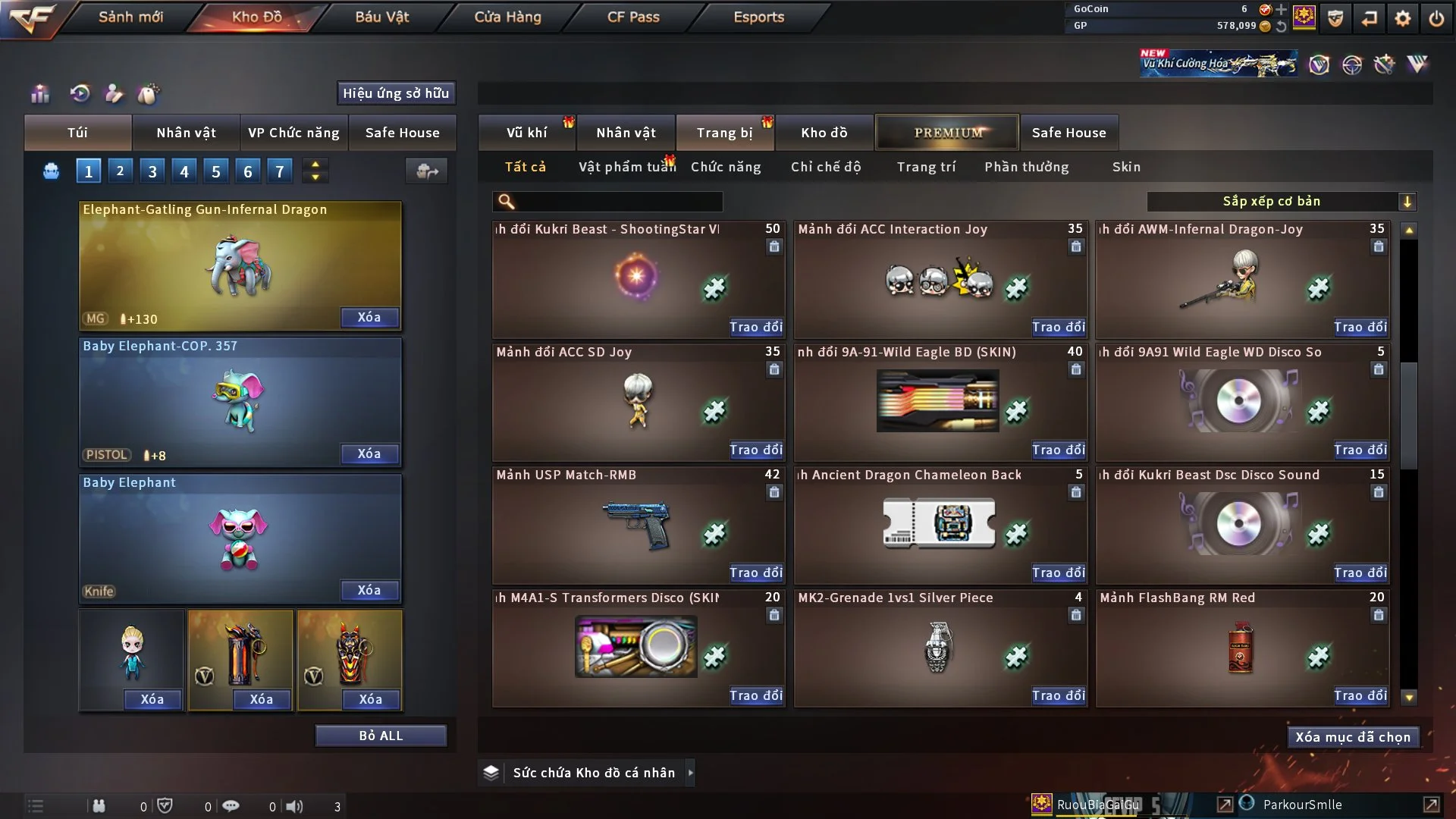Click the item search field
This screenshot has height=819, width=1456.
coord(618,202)
